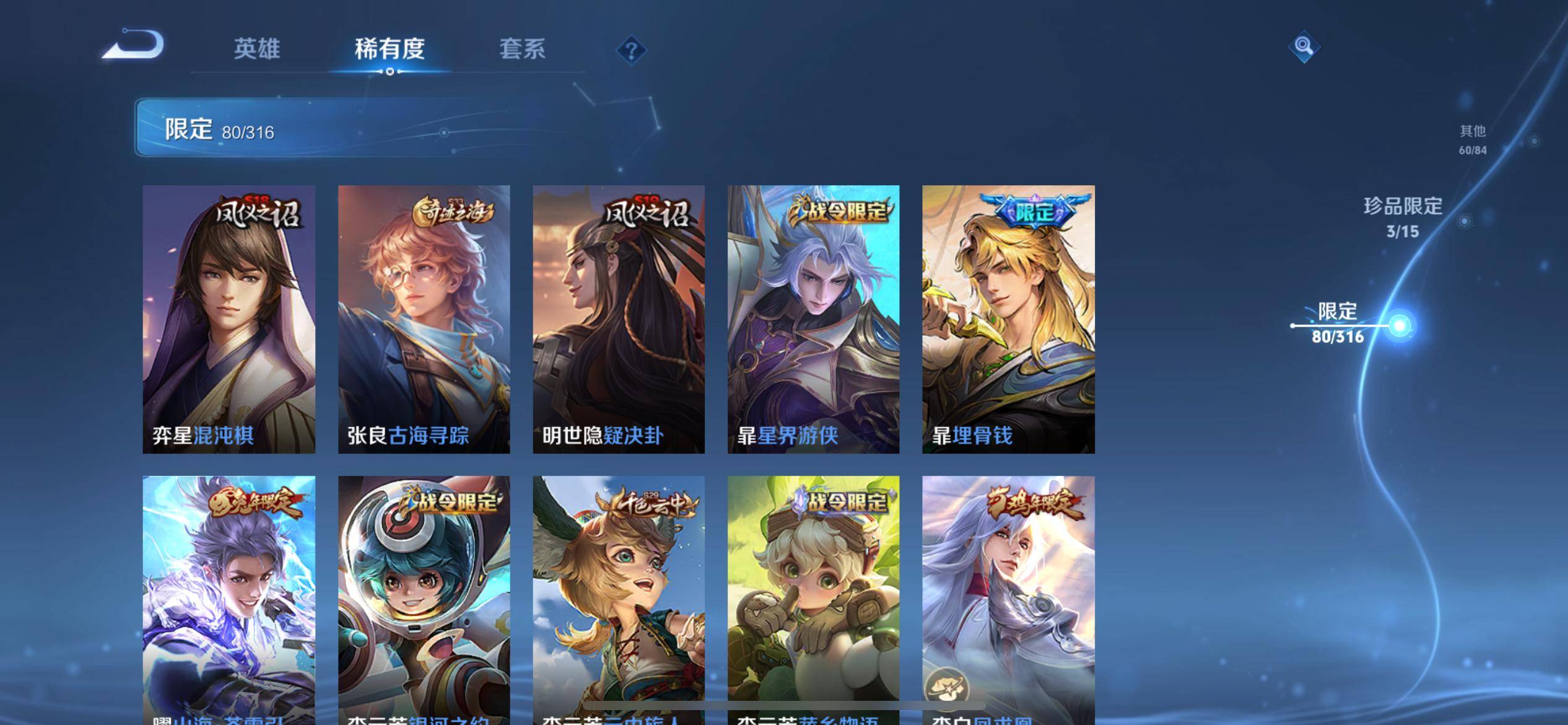Select the 鸡年限定 李白 skin card
Image resolution: width=1568 pixels, height=725 pixels.
(1008, 598)
